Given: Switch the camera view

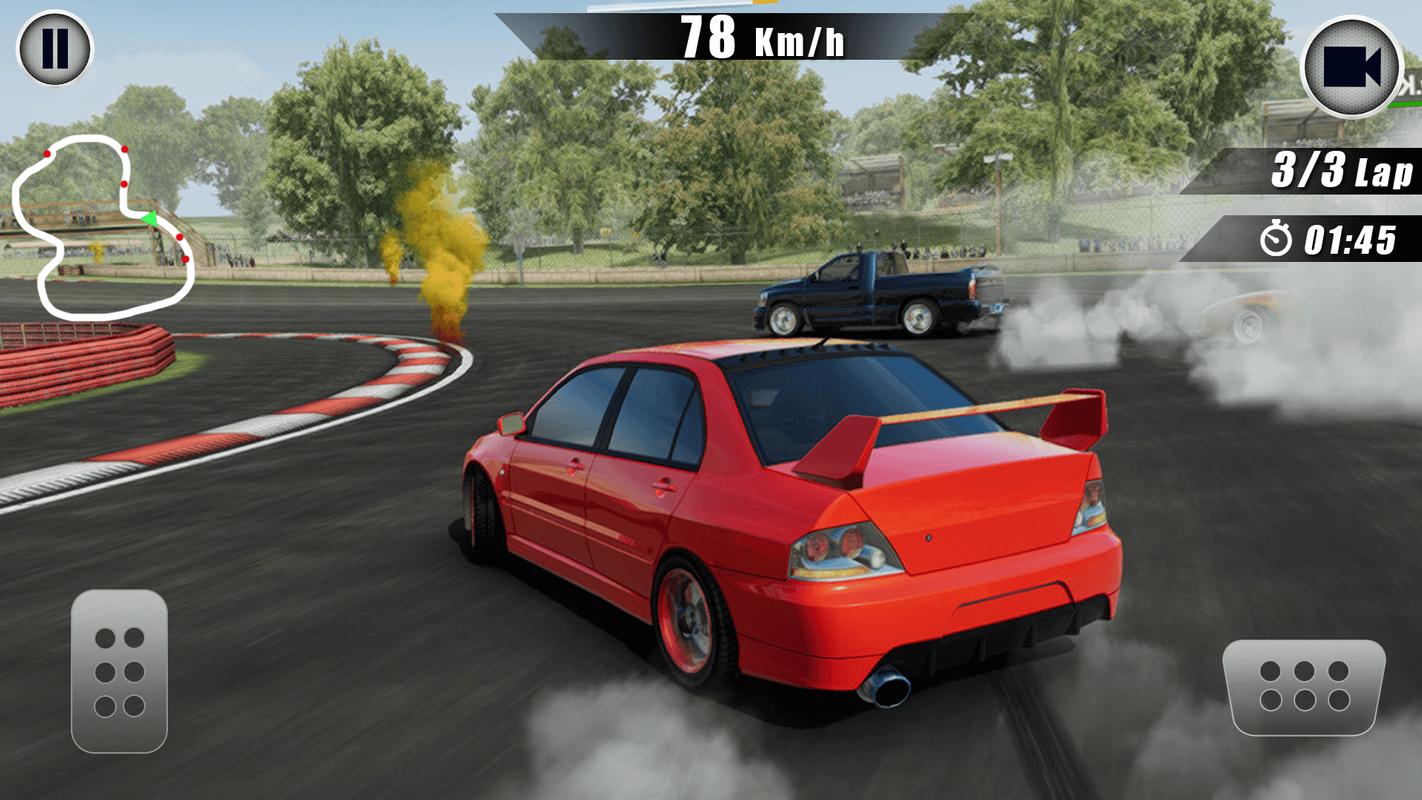Looking at the screenshot, I should tap(1351, 67).
